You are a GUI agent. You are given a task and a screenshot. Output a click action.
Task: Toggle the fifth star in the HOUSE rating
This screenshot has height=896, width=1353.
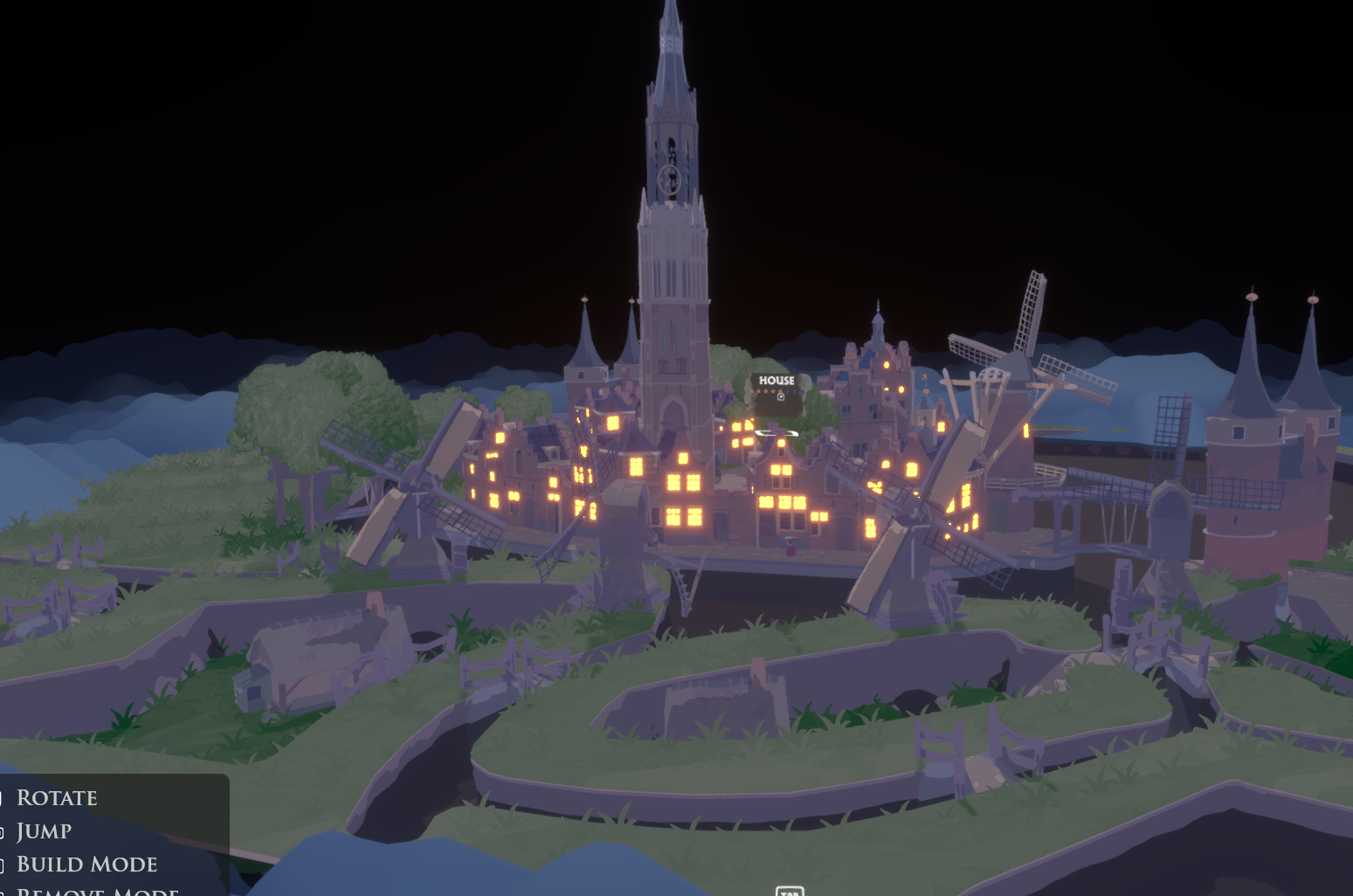[x=780, y=391]
